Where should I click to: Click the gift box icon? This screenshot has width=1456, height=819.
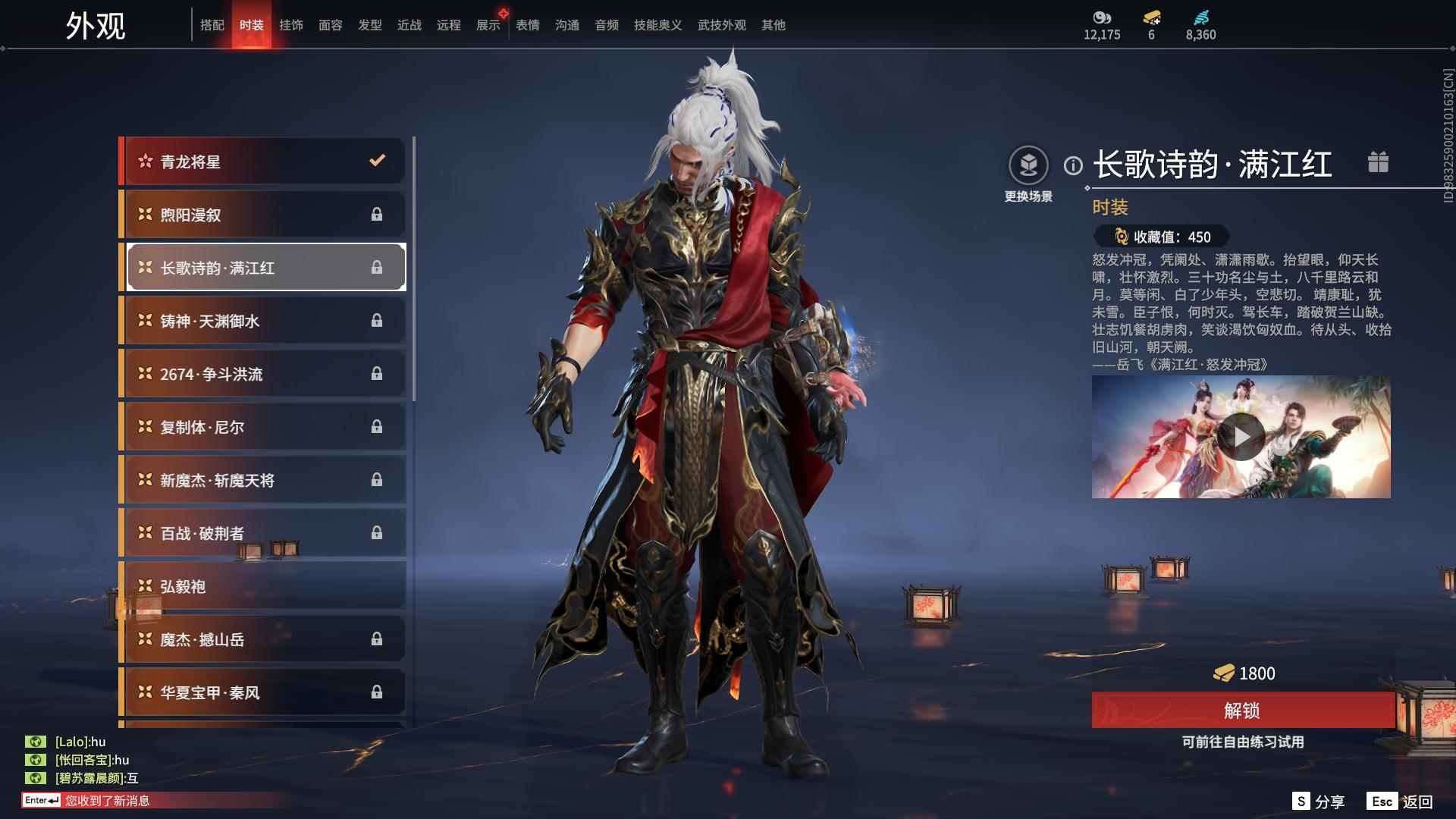point(1378,162)
